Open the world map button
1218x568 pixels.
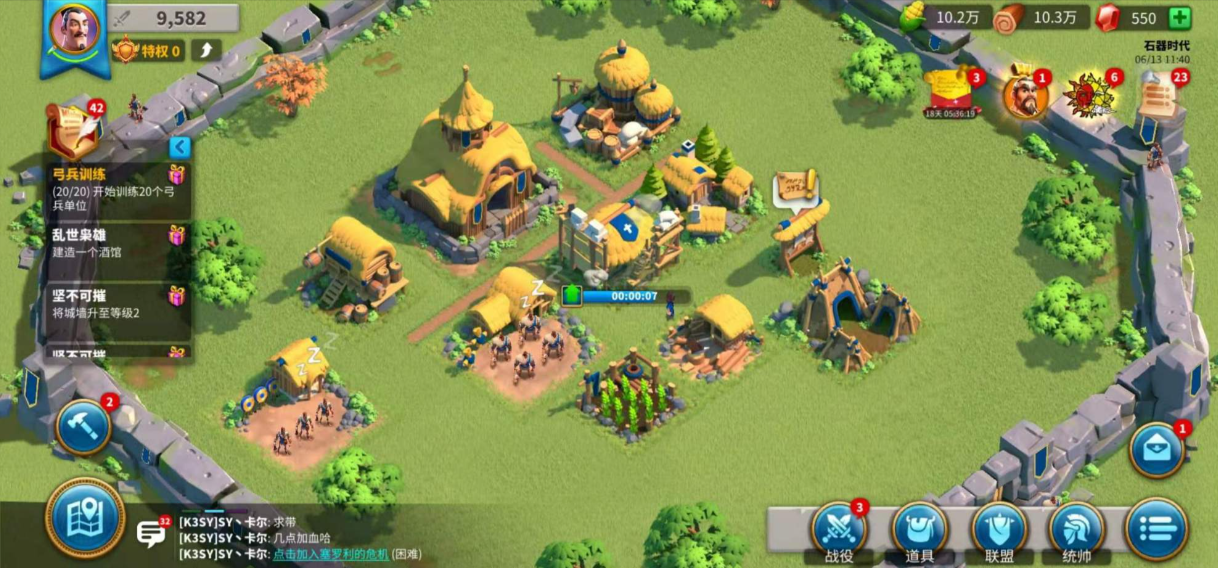(84, 518)
